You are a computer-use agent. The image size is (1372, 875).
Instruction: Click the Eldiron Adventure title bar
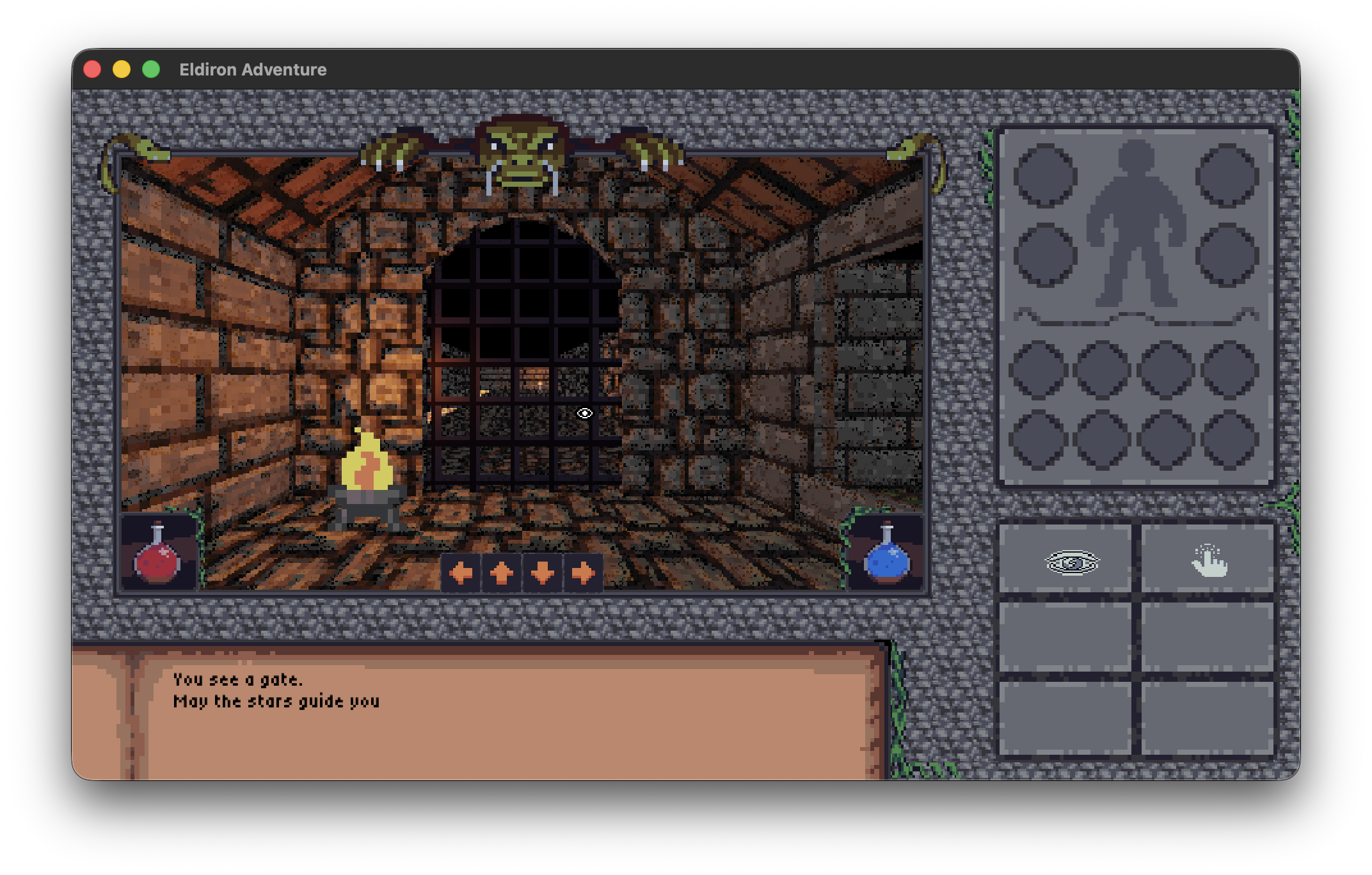point(253,69)
